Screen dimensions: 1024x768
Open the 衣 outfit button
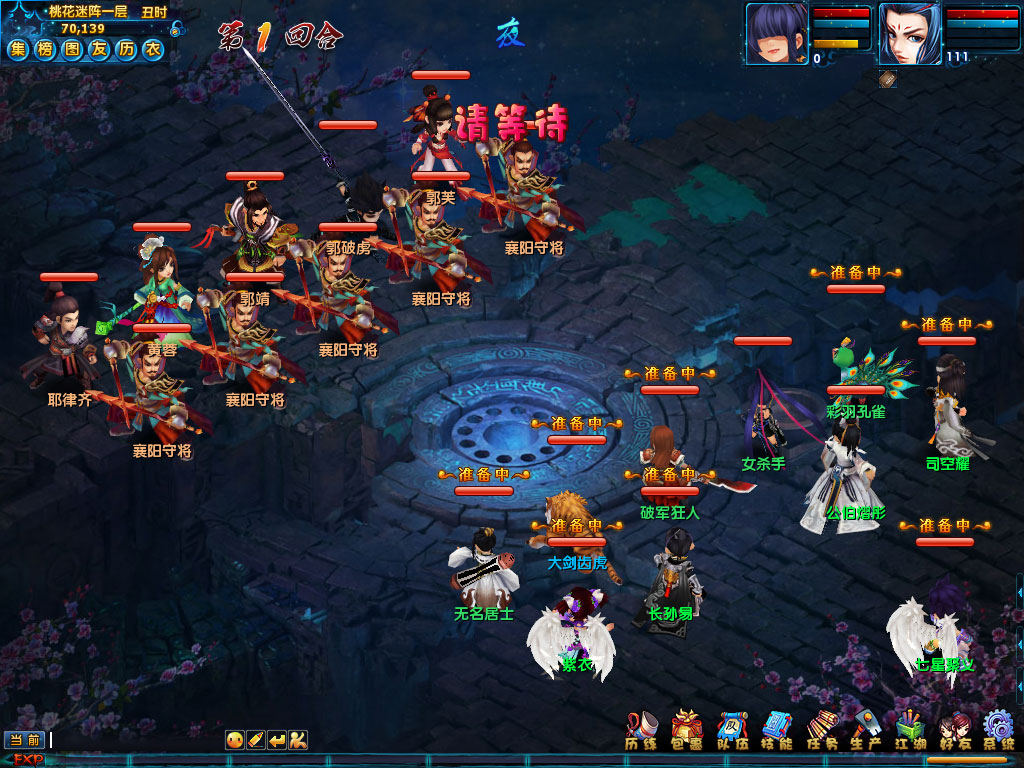point(152,48)
